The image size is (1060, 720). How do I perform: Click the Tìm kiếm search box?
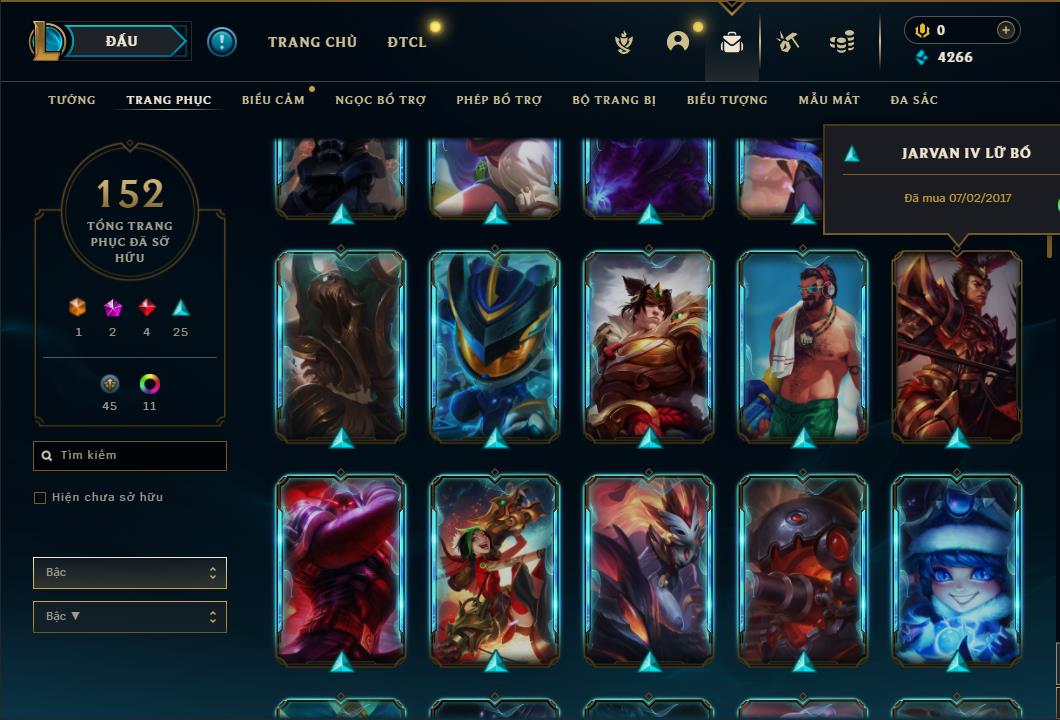130,456
